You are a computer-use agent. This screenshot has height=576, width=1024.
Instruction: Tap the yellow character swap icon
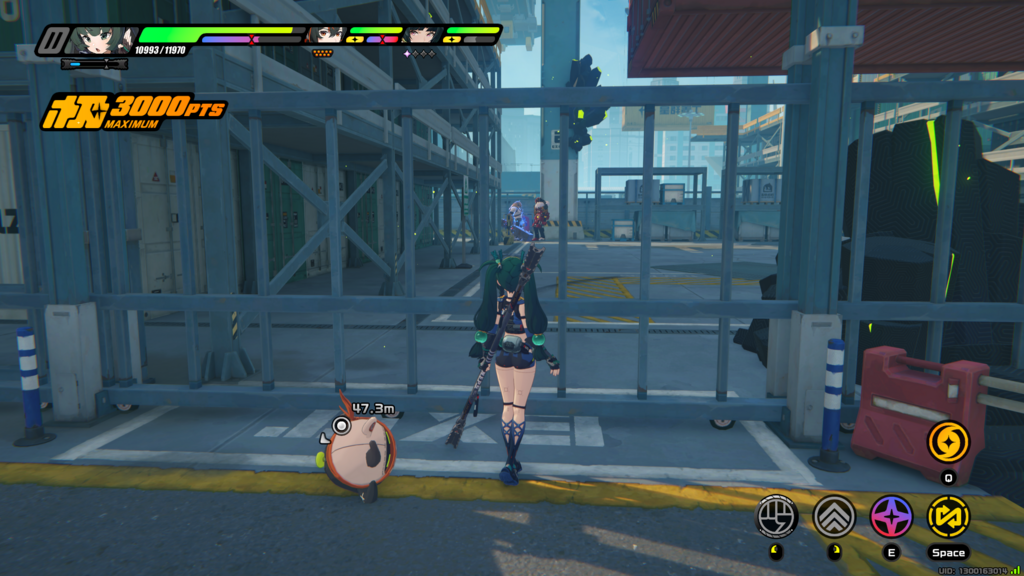pos(947,516)
